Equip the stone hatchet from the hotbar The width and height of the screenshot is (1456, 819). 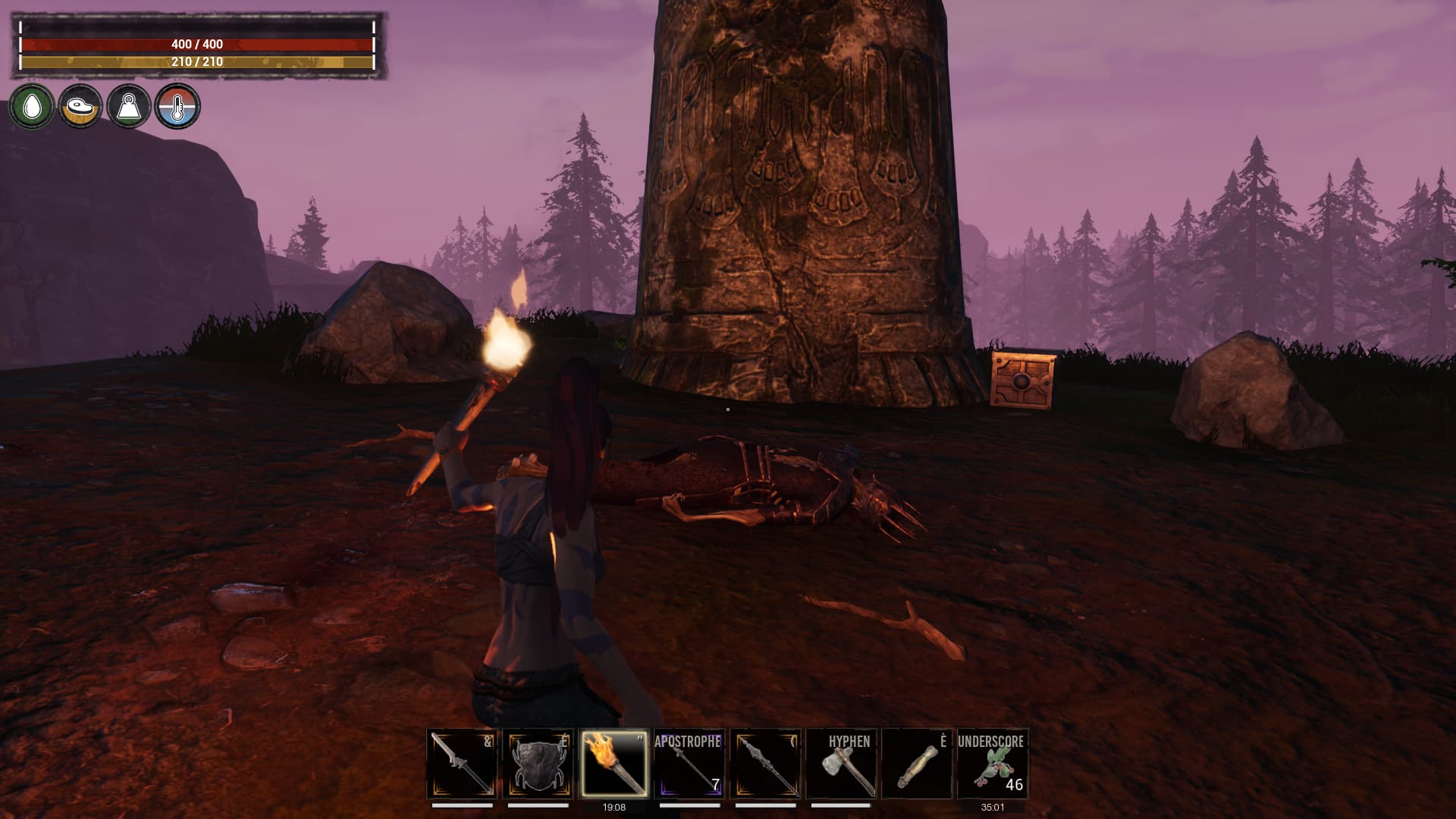pyautogui.click(x=840, y=764)
